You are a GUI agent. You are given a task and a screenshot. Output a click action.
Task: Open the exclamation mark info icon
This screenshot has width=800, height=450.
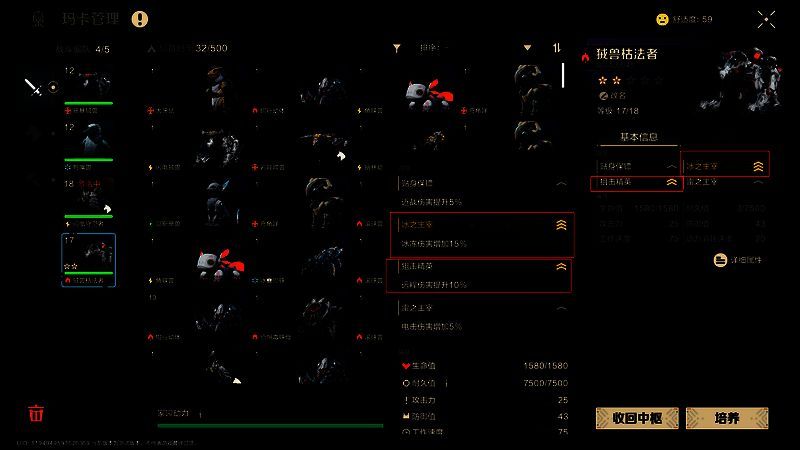(139, 18)
